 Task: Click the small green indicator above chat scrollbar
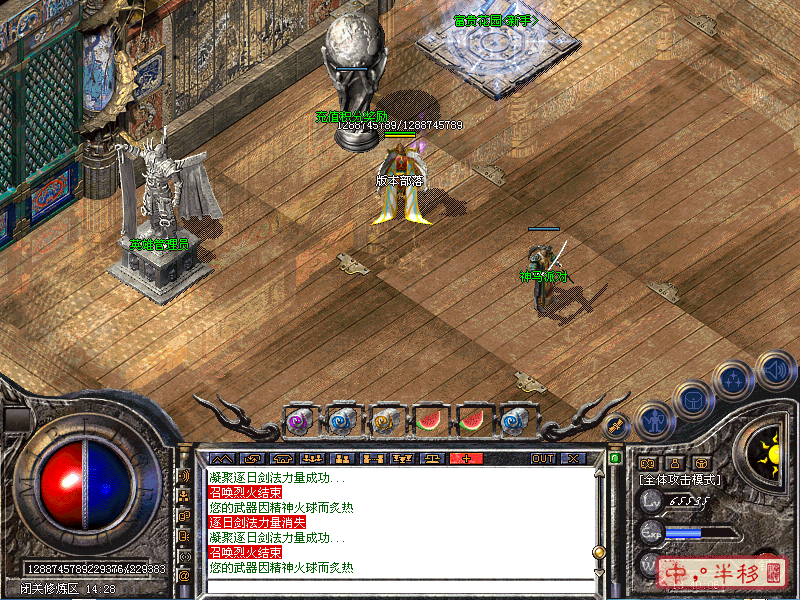(616, 458)
